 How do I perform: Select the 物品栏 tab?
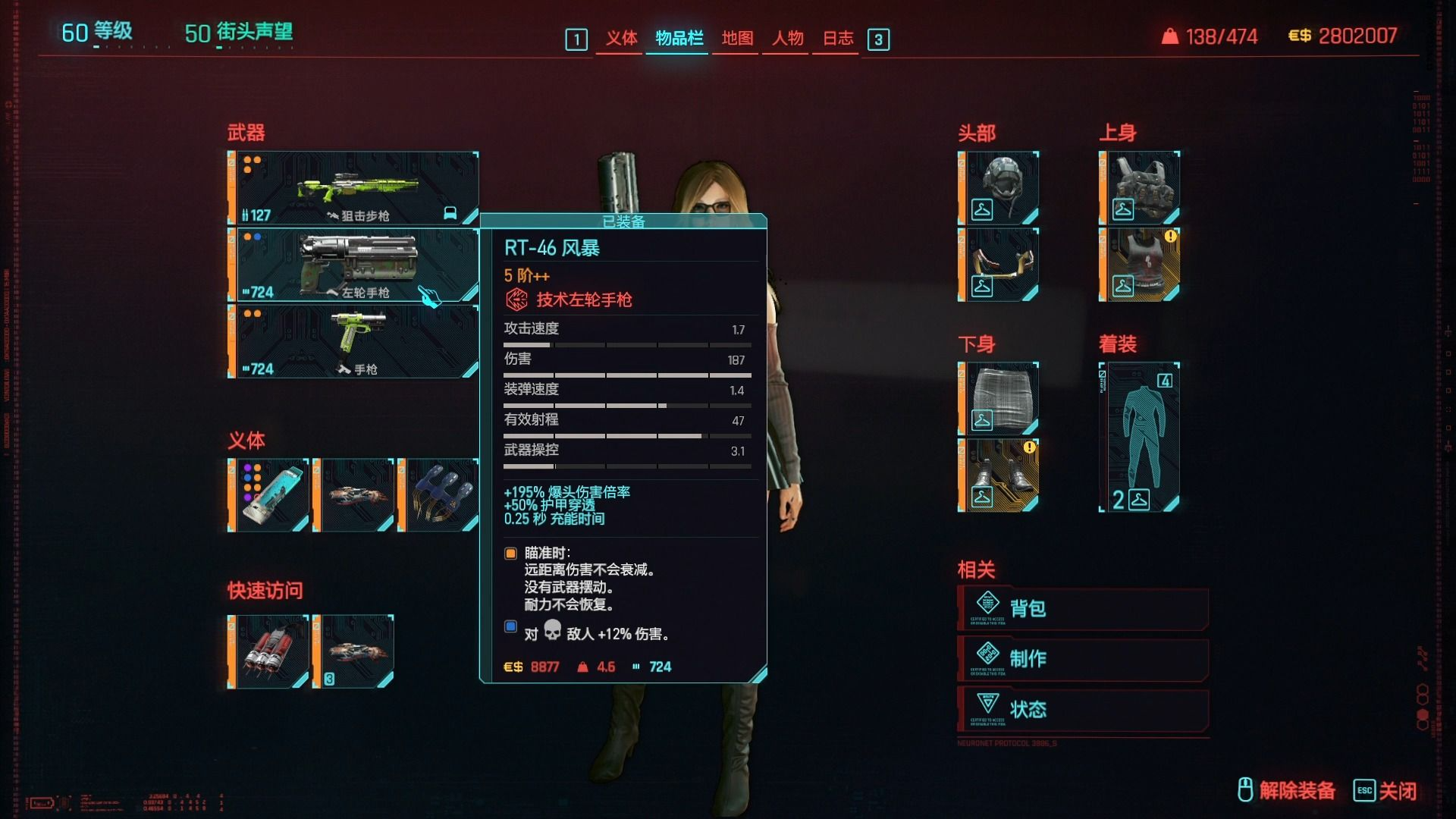click(679, 38)
